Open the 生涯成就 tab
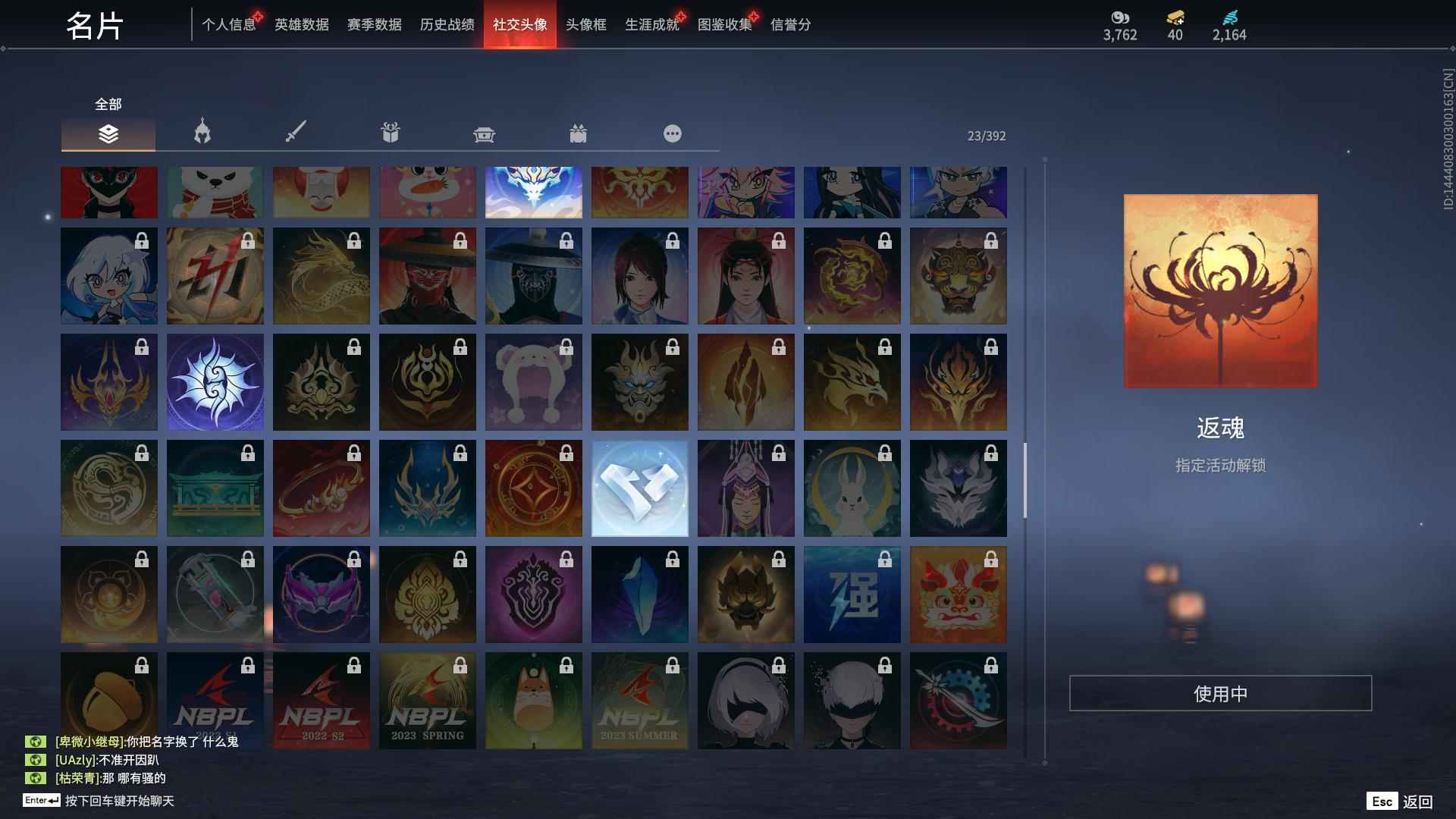 pos(651,24)
